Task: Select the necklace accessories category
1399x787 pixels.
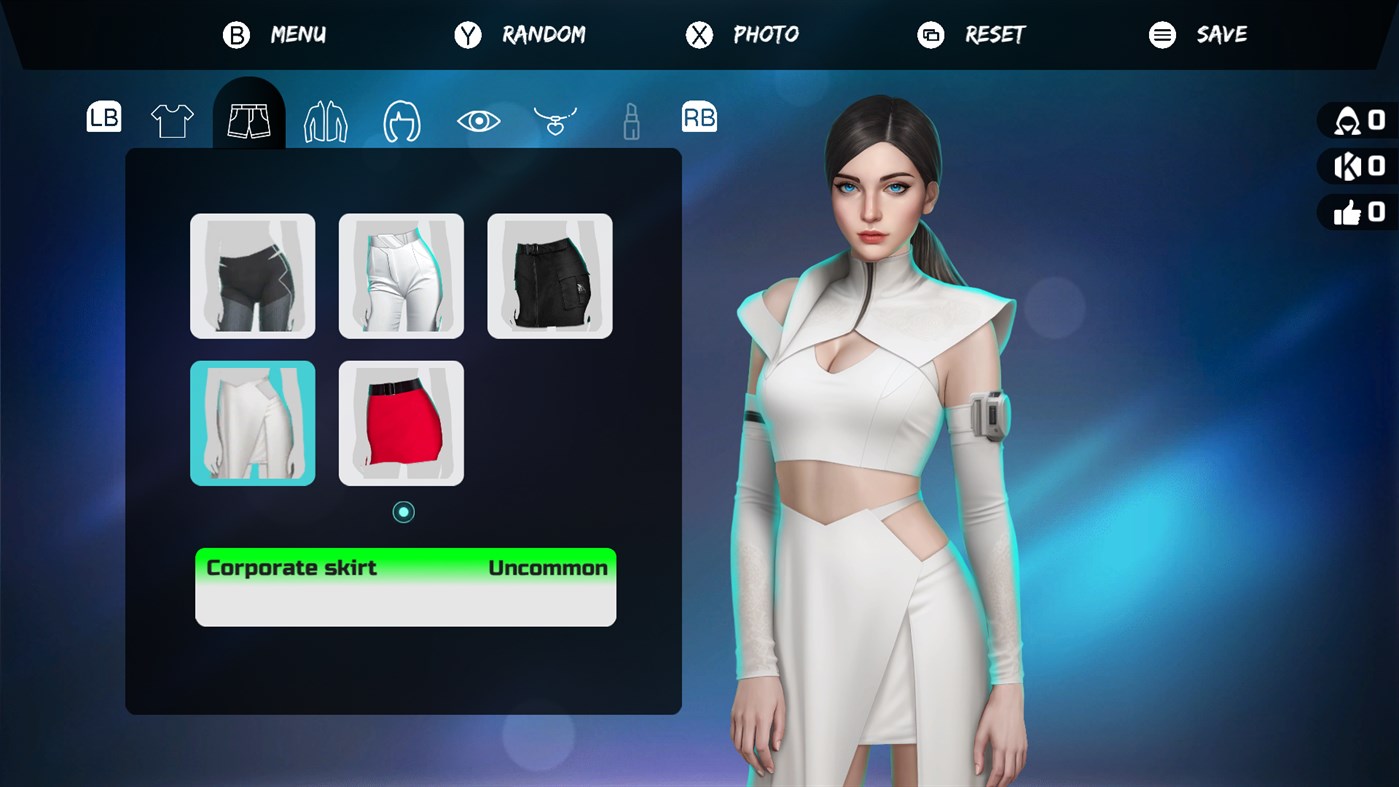Action: click(555, 118)
